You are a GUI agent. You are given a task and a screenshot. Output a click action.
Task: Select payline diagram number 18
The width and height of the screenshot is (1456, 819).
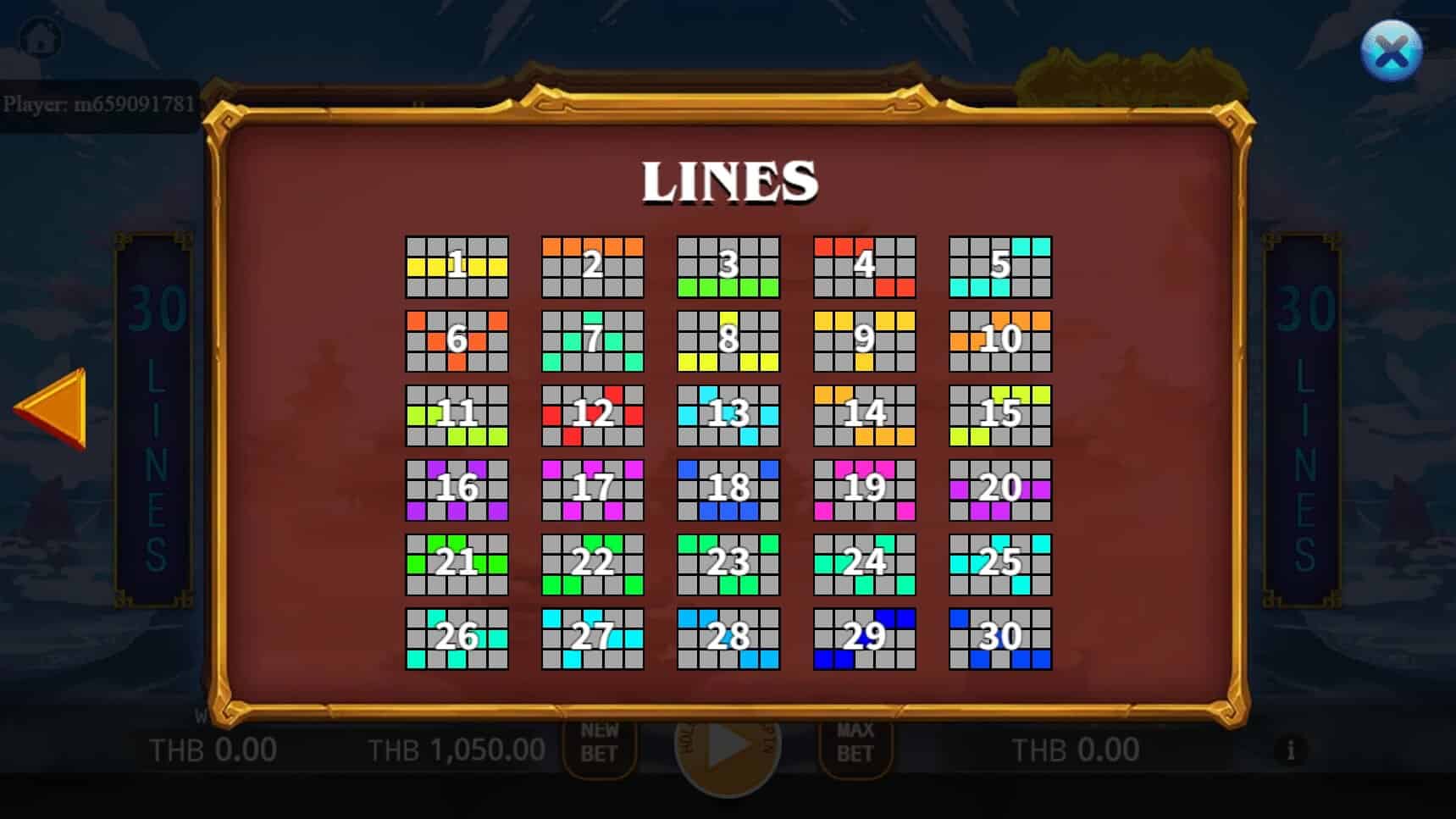[729, 488]
